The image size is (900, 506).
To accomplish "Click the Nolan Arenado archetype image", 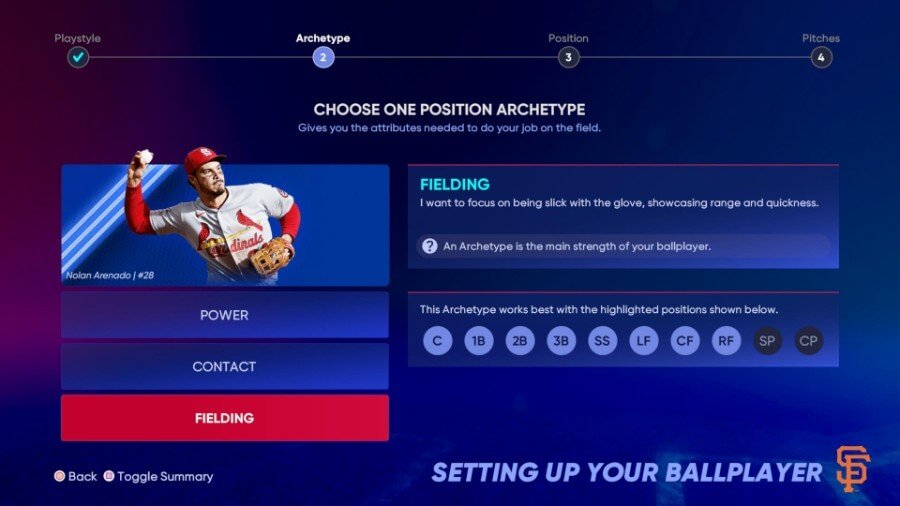I will pyautogui.click(x=225, y=225).
